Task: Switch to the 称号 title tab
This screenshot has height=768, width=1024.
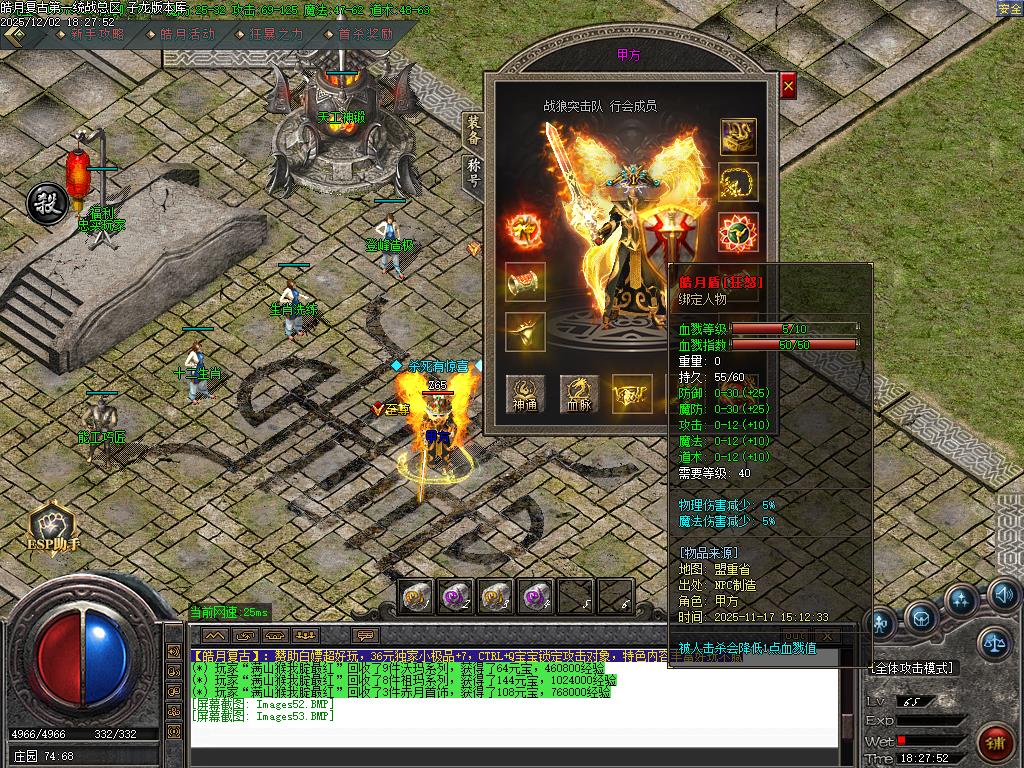Action: coord(473,173)
